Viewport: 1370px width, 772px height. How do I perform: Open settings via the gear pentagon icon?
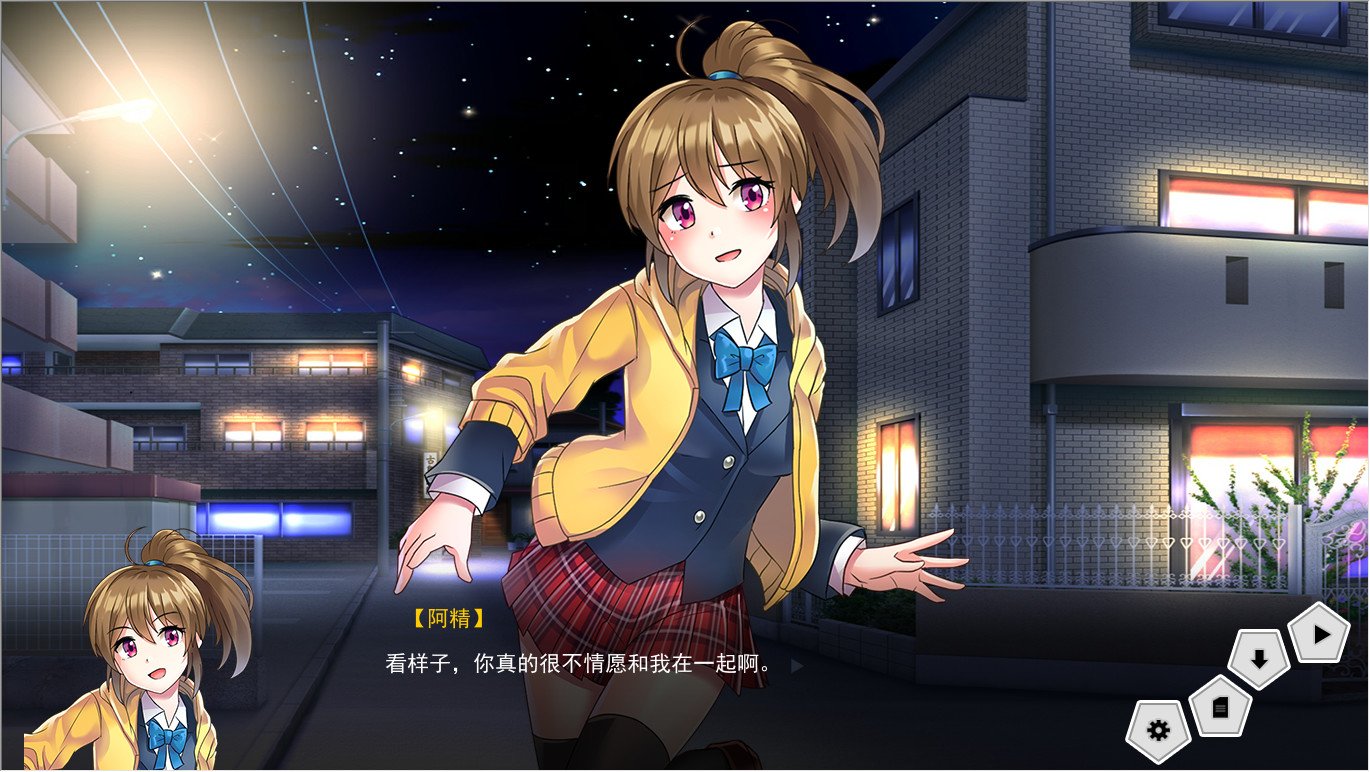[x=1157, y=731]
